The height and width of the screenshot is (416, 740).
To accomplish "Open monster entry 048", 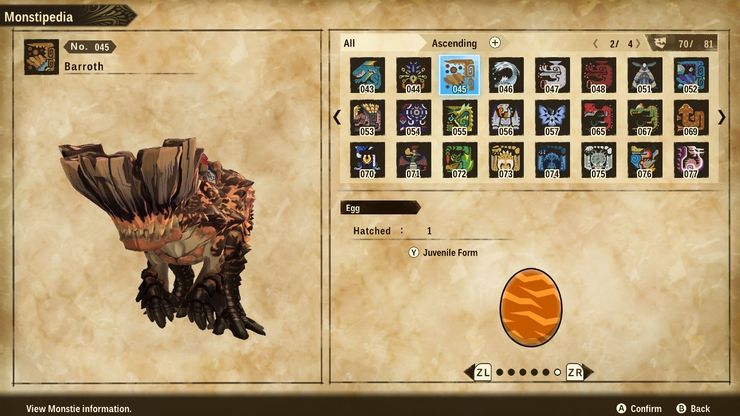I will point(598,75).
